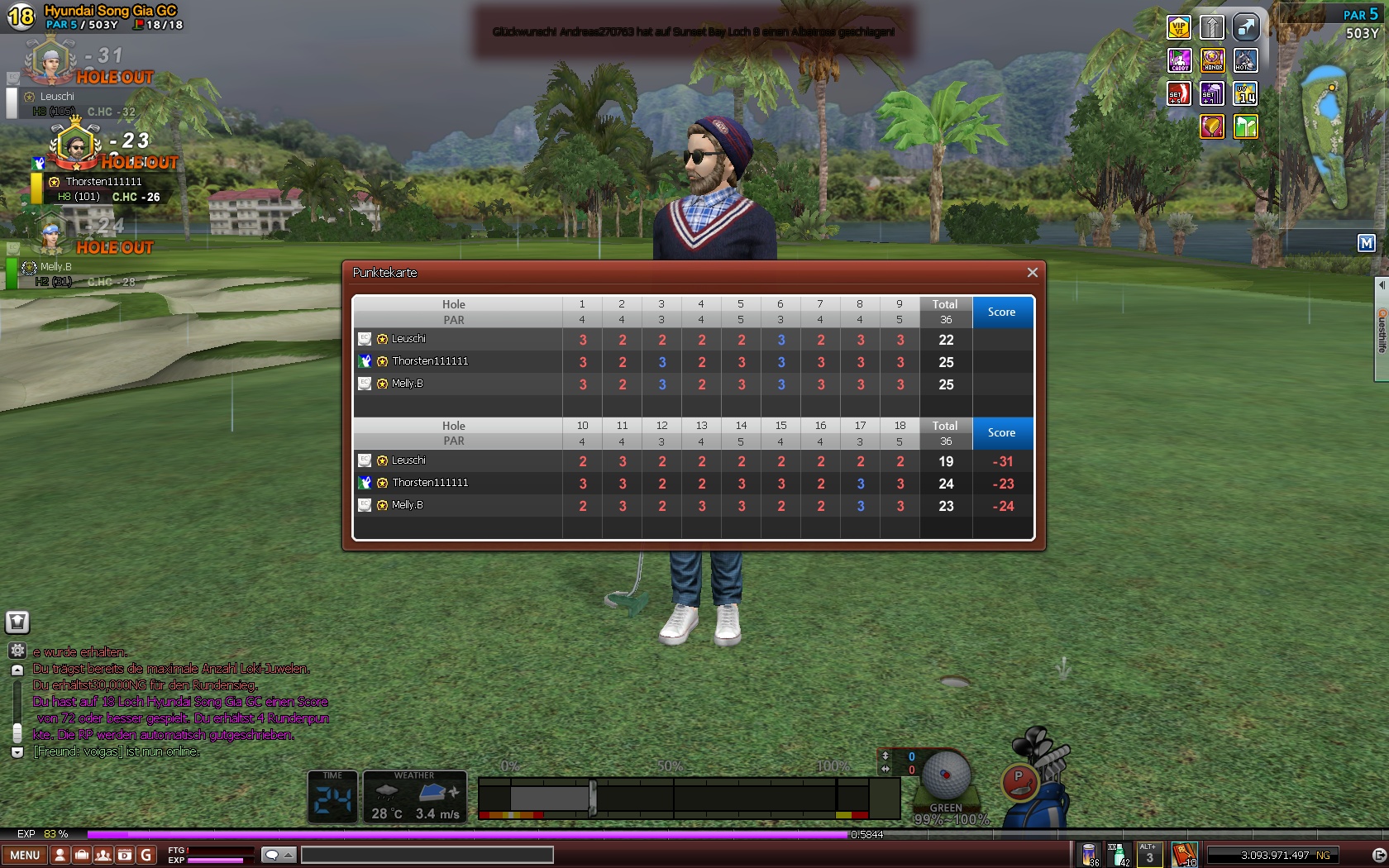
Task: Open the Questhilfe side tab
Action: (x=1381, y=331)
